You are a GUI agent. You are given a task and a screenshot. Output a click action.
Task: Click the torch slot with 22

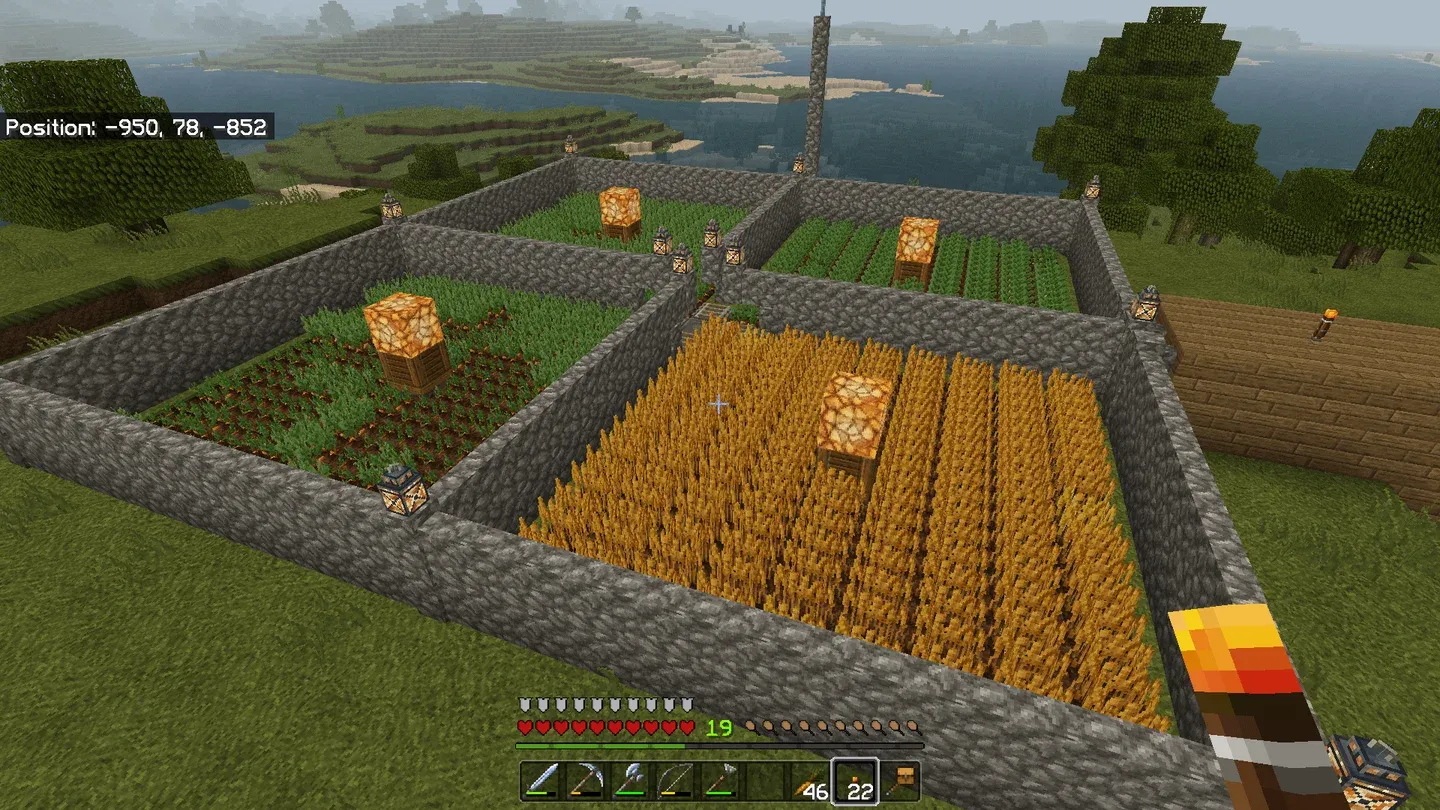[x=855, y=781]
